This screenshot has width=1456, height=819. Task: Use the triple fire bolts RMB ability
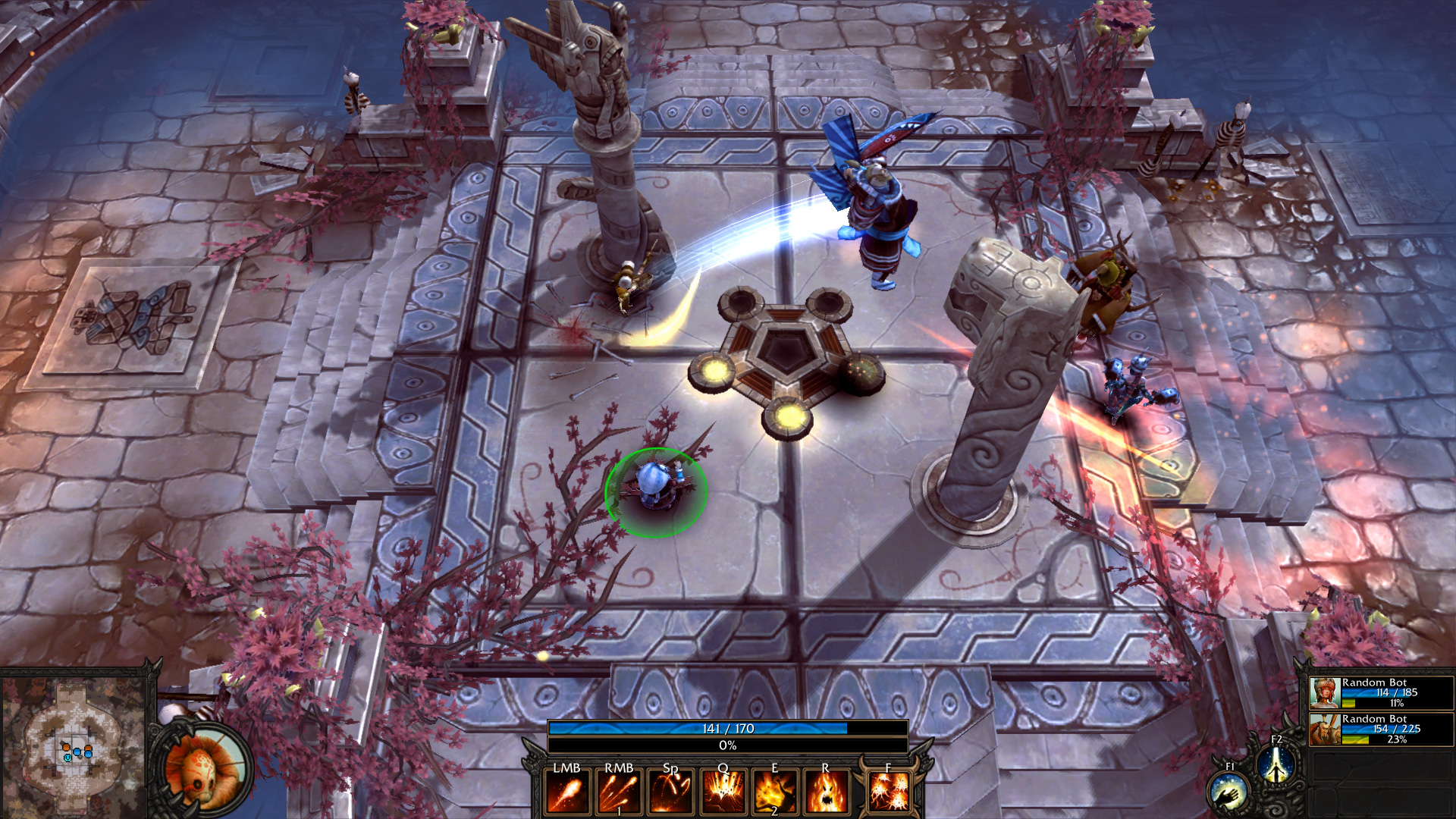pos(619,792)
